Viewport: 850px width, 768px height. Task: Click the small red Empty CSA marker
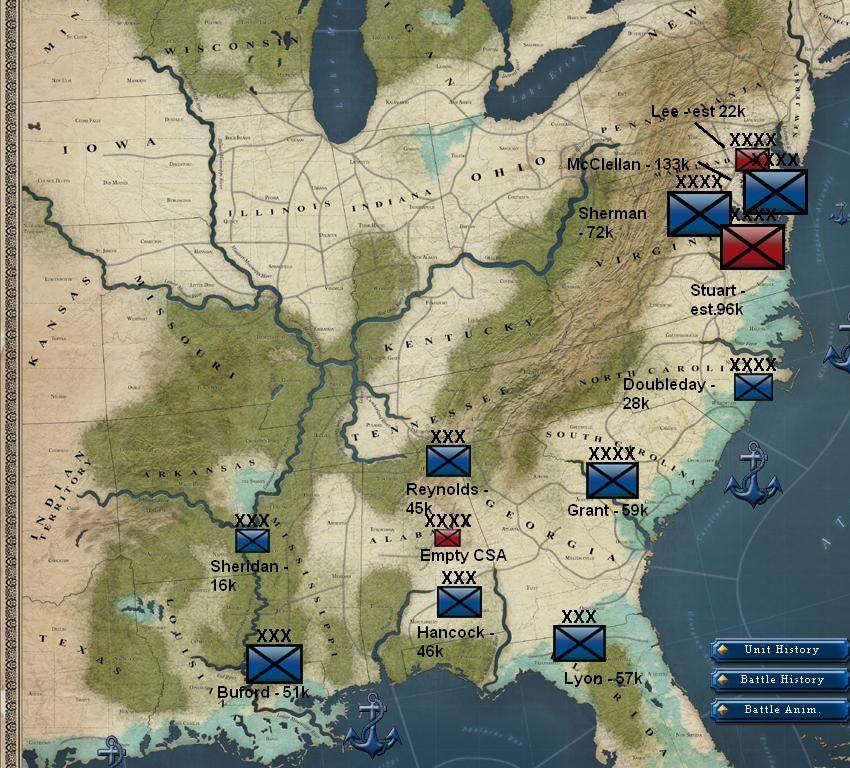(x=447, y=538)
